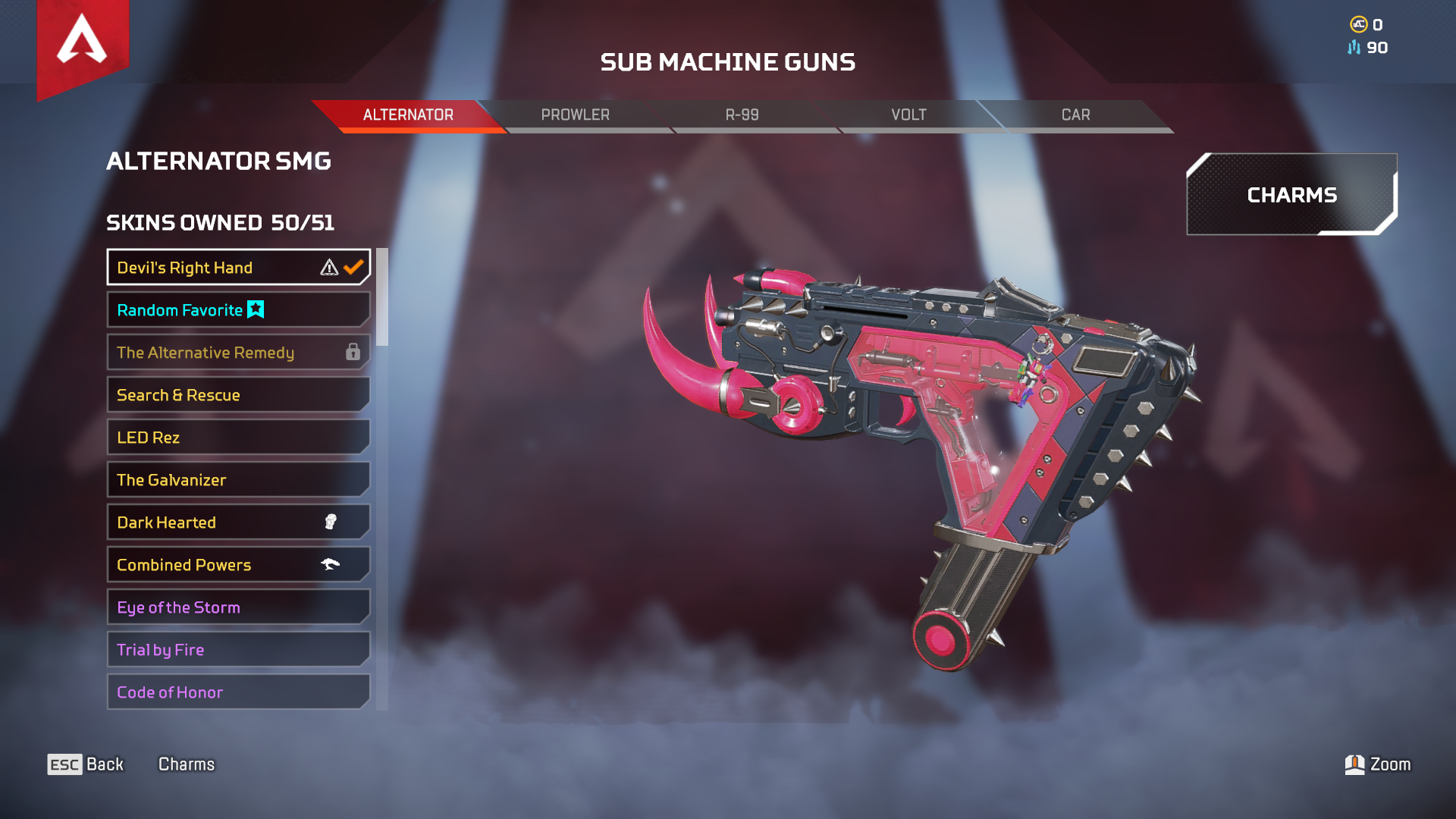Pick the Code of Honor skin
This screenshot has width=1456, height=819.
238,692
